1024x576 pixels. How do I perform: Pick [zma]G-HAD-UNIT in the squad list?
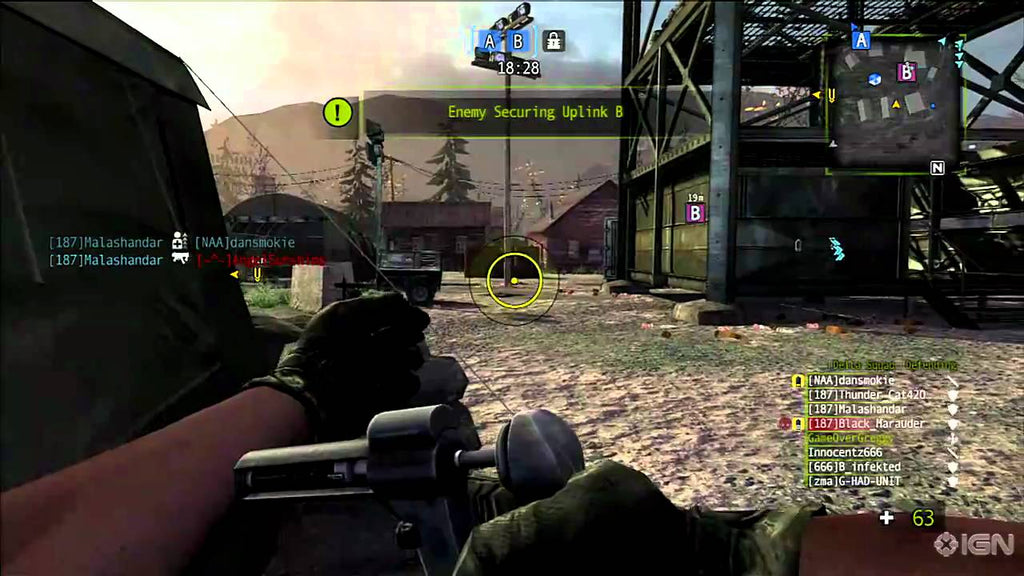tap(854, 481)
